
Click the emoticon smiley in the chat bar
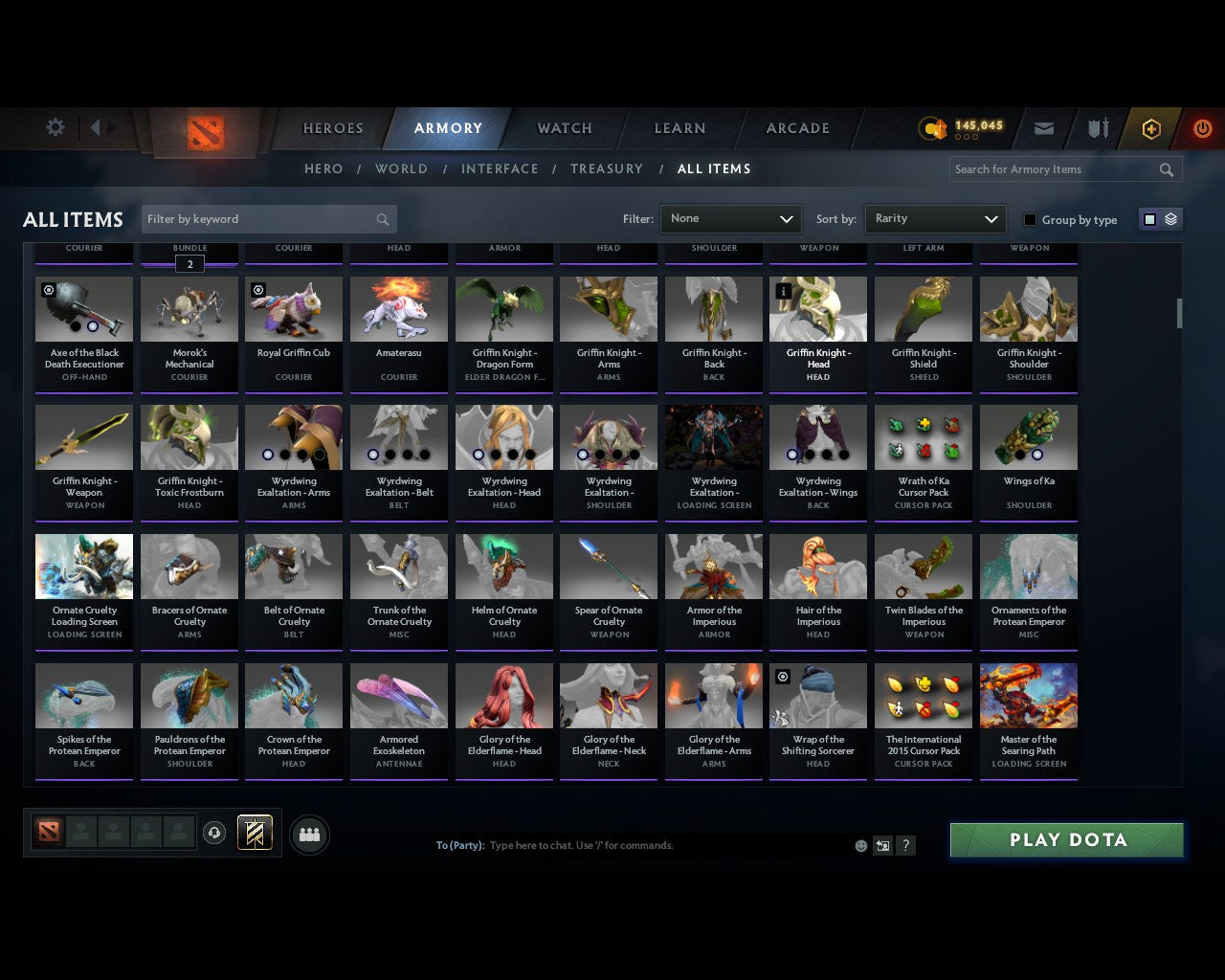point(859,845)
